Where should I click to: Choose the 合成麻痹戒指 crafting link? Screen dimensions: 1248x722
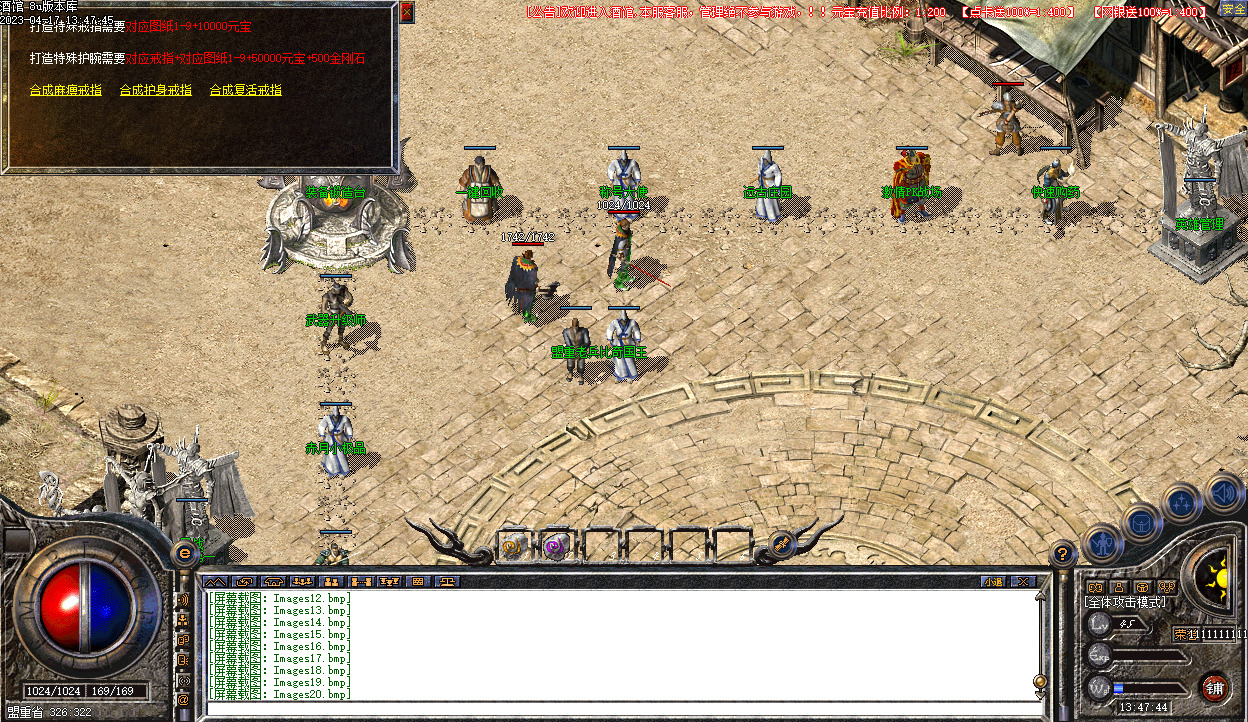tap(66, 90)
